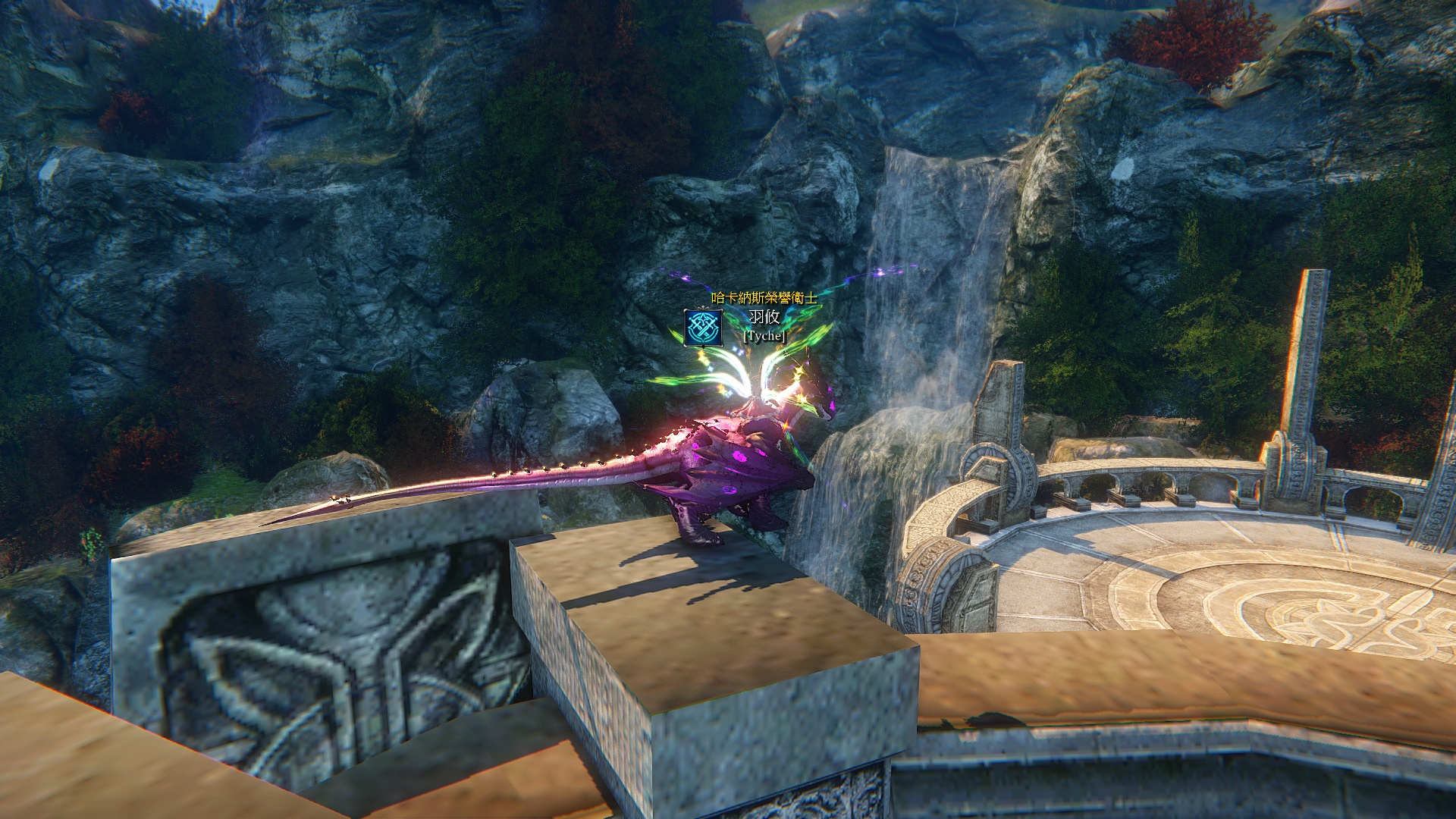
Task: Select the 羽攸 player nameplate
Action: [x=764, y=317]
